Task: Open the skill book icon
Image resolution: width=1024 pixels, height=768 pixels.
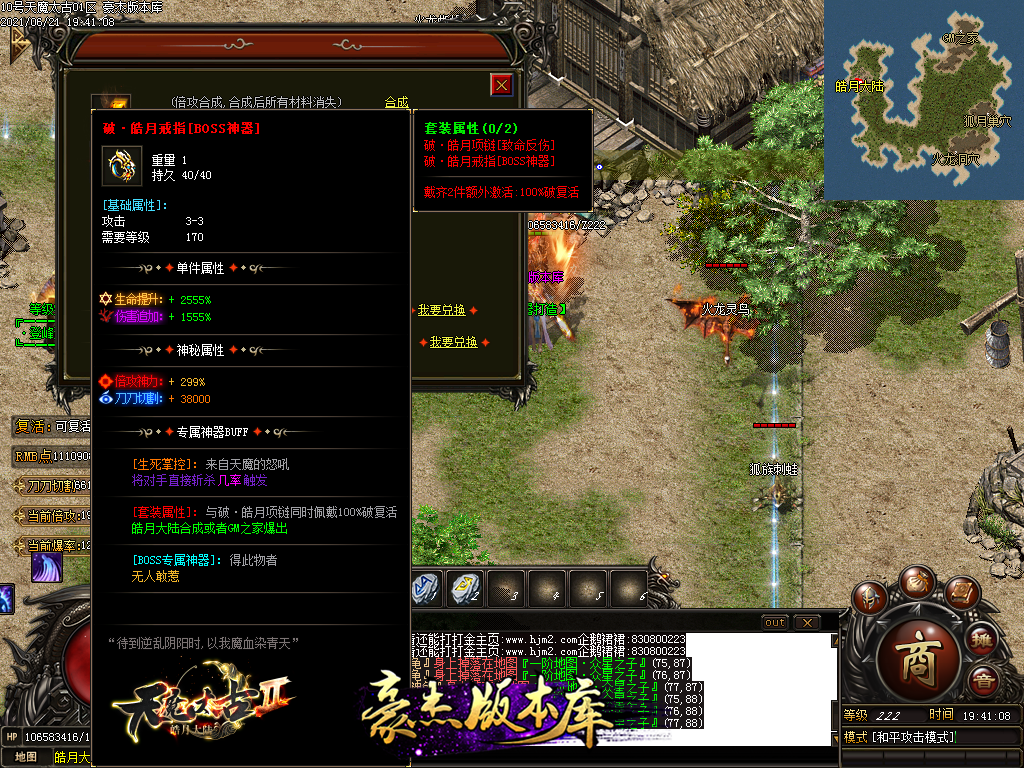Action: 961,595
